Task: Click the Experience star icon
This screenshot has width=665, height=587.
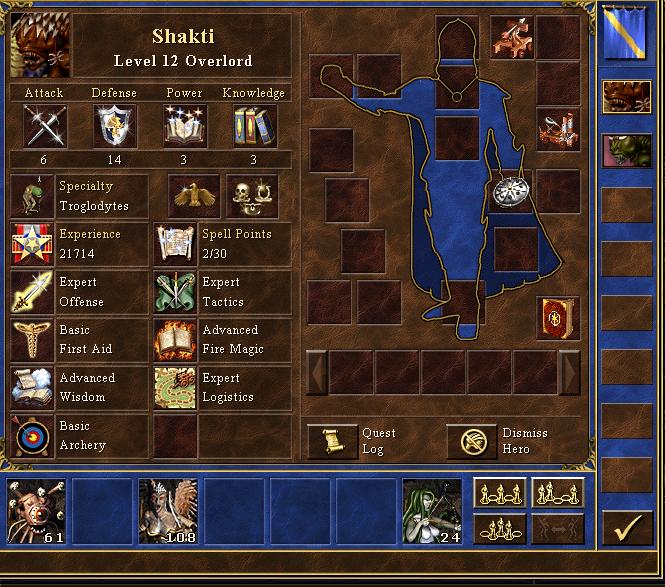Action: tap(30, 243)
